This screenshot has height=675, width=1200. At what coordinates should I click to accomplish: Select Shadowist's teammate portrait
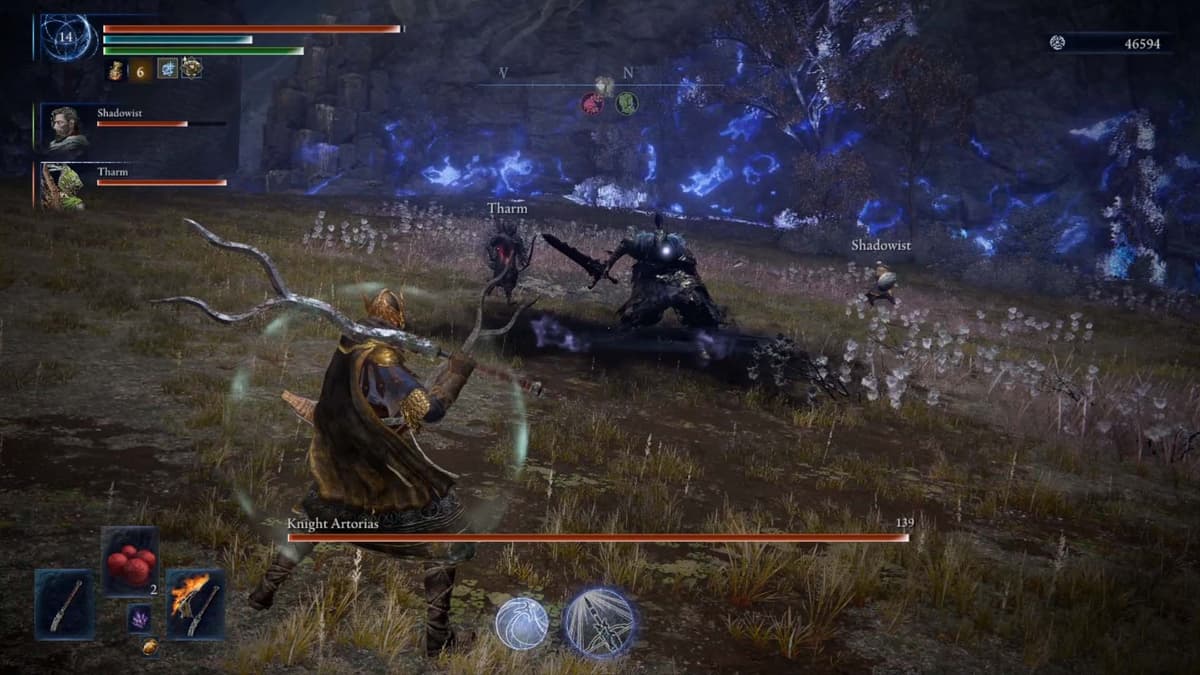67,129
